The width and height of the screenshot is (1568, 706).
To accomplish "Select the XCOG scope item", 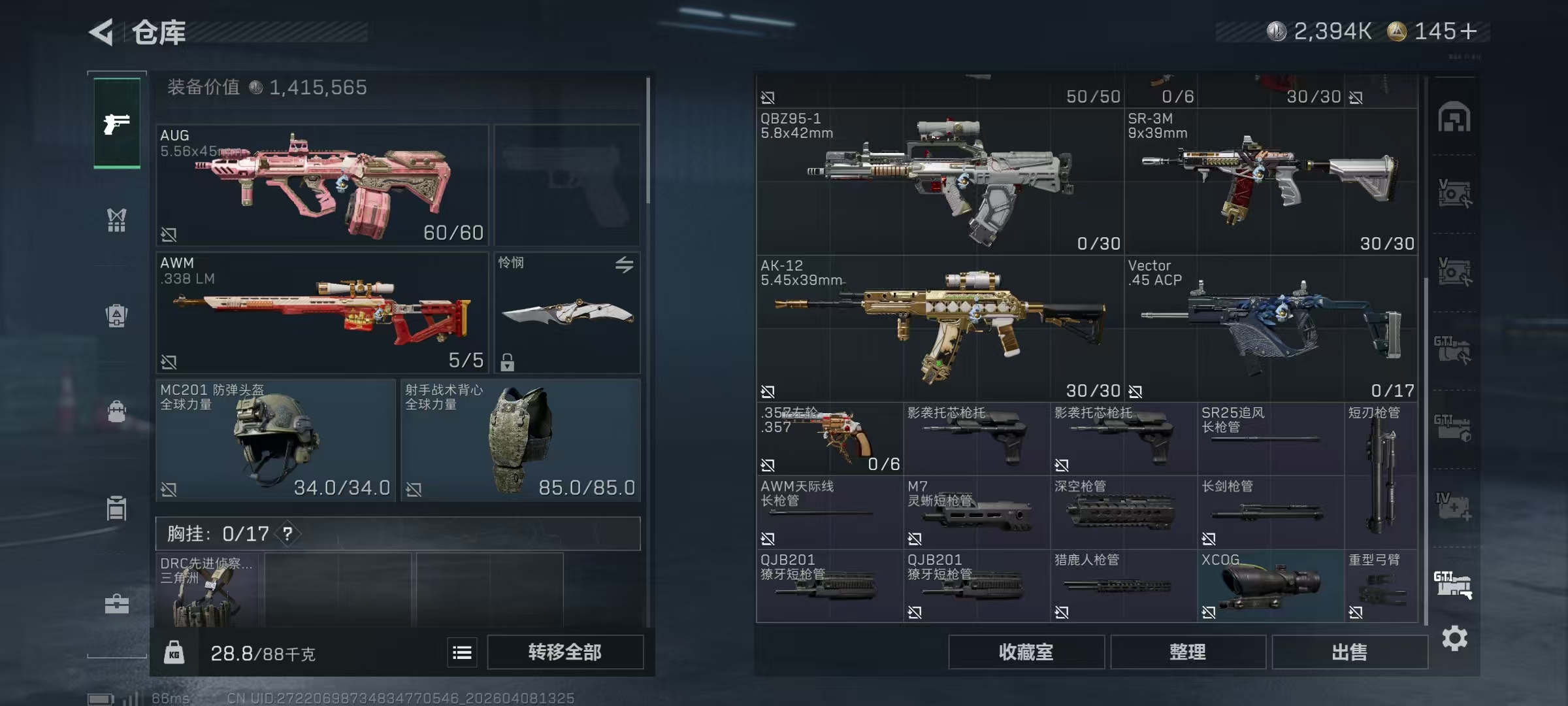I will (x=1270, y=586).
